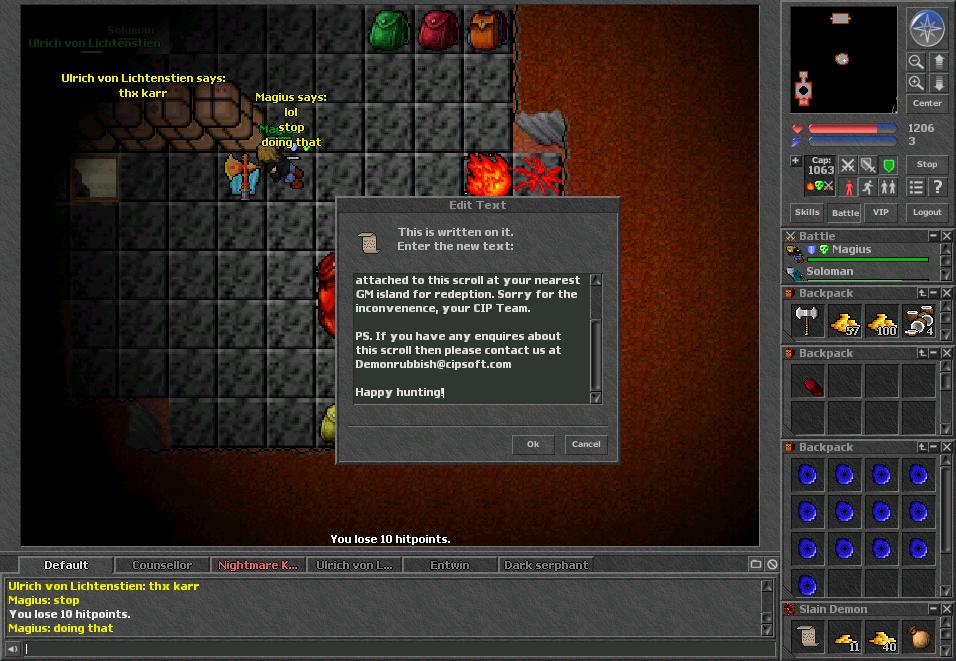Click inside the scroll text editing area
Screen dimensions: 956x661
(470, 338)
